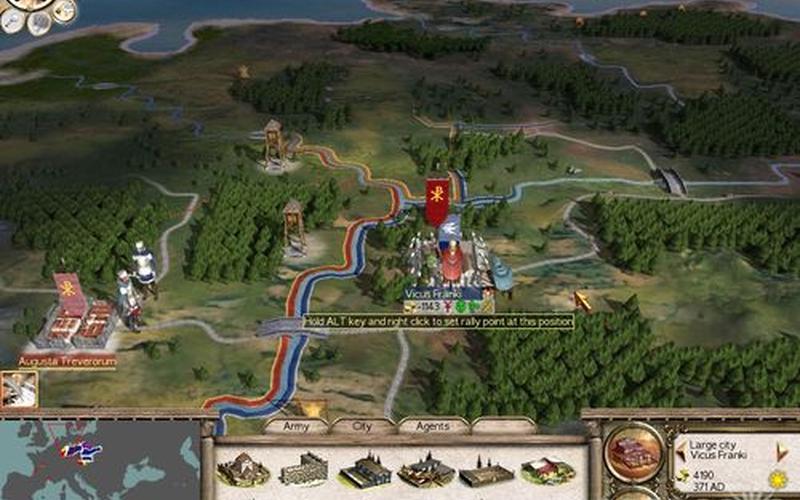Cycle to next settlement with right arrow

click(780, 450)
